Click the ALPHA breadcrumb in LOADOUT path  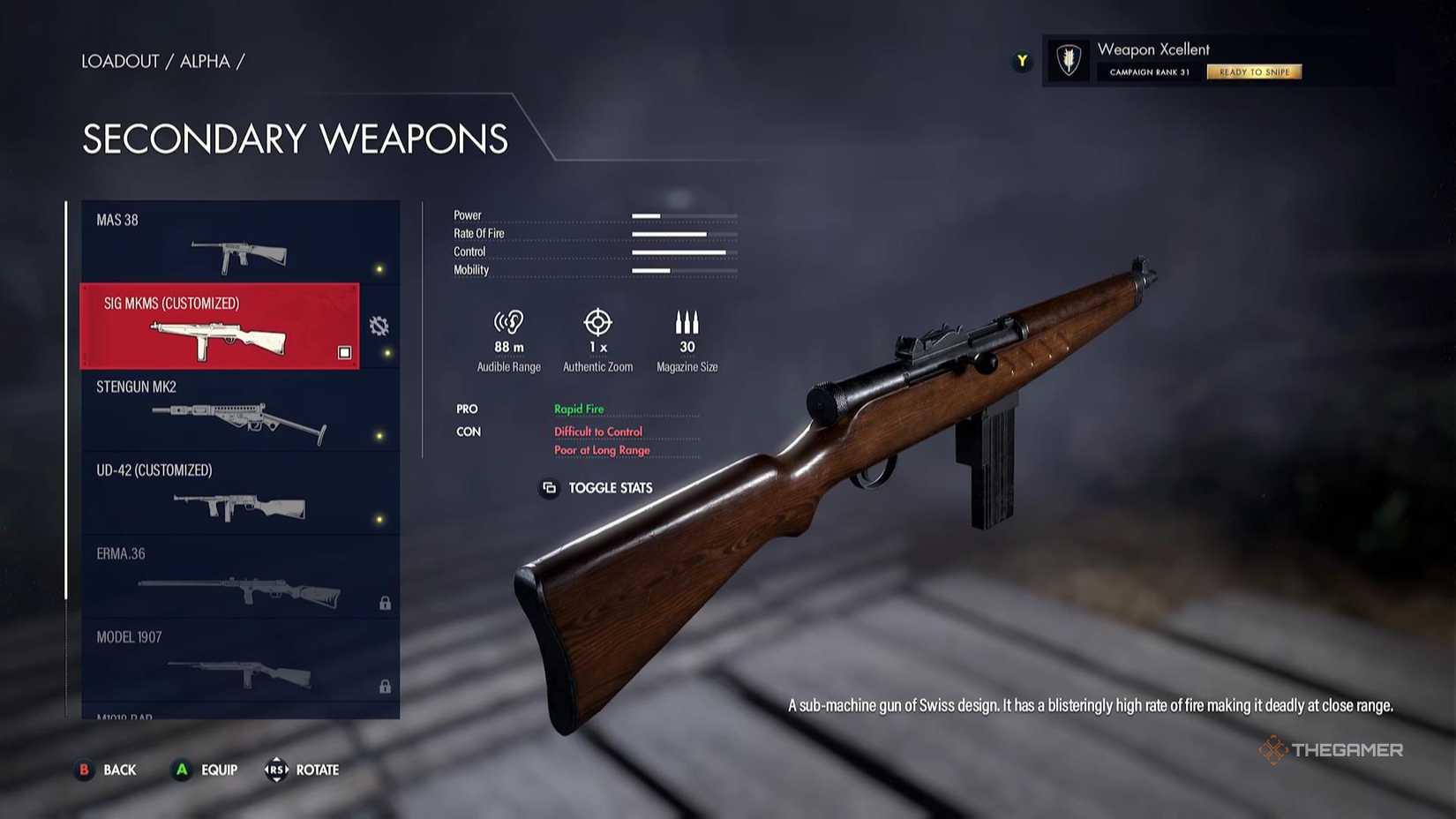click(x=205, y=61)
